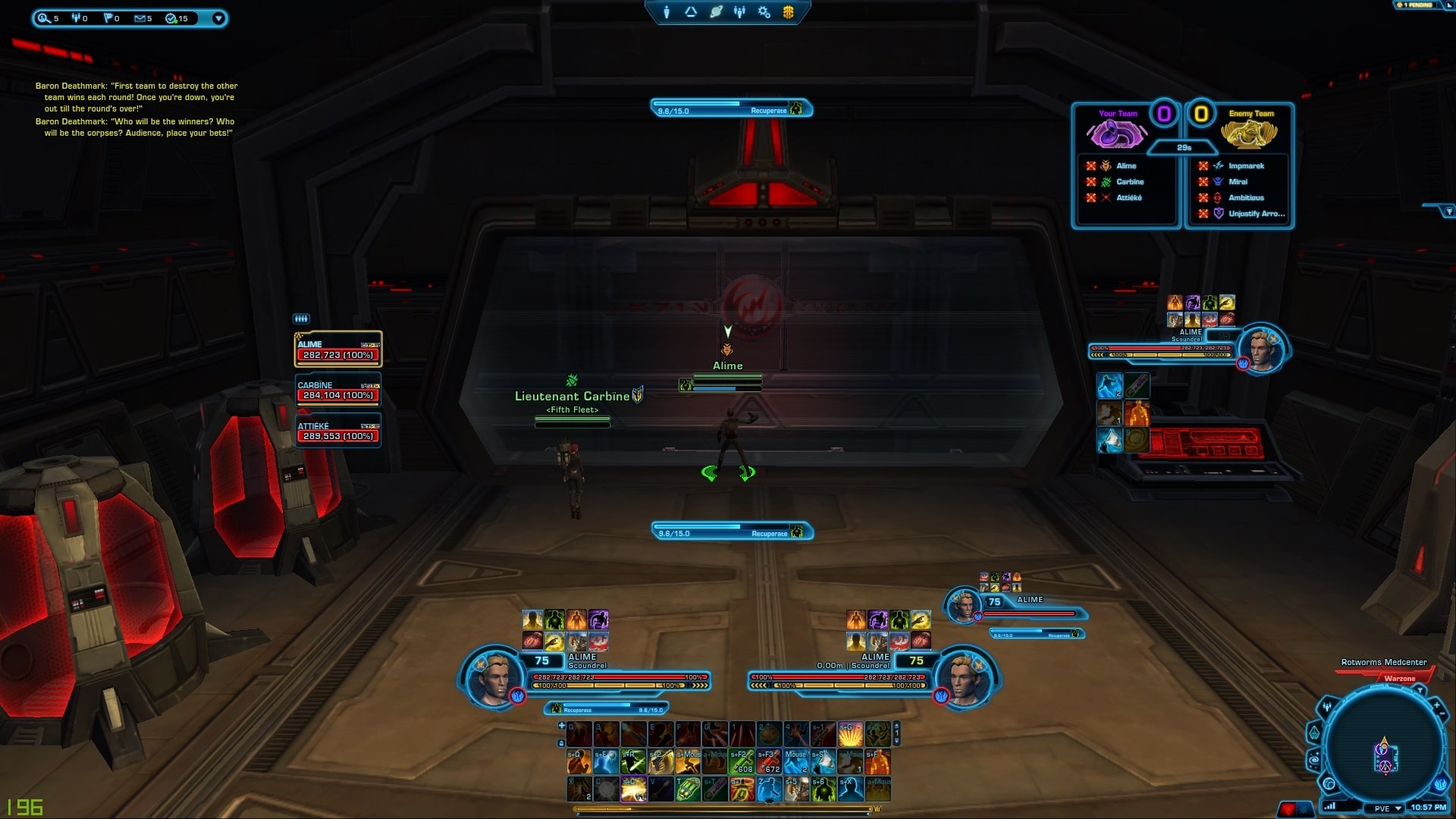Click the Republic emblem beside the minimap
1456x819 pixels.
click(1440, 783)
